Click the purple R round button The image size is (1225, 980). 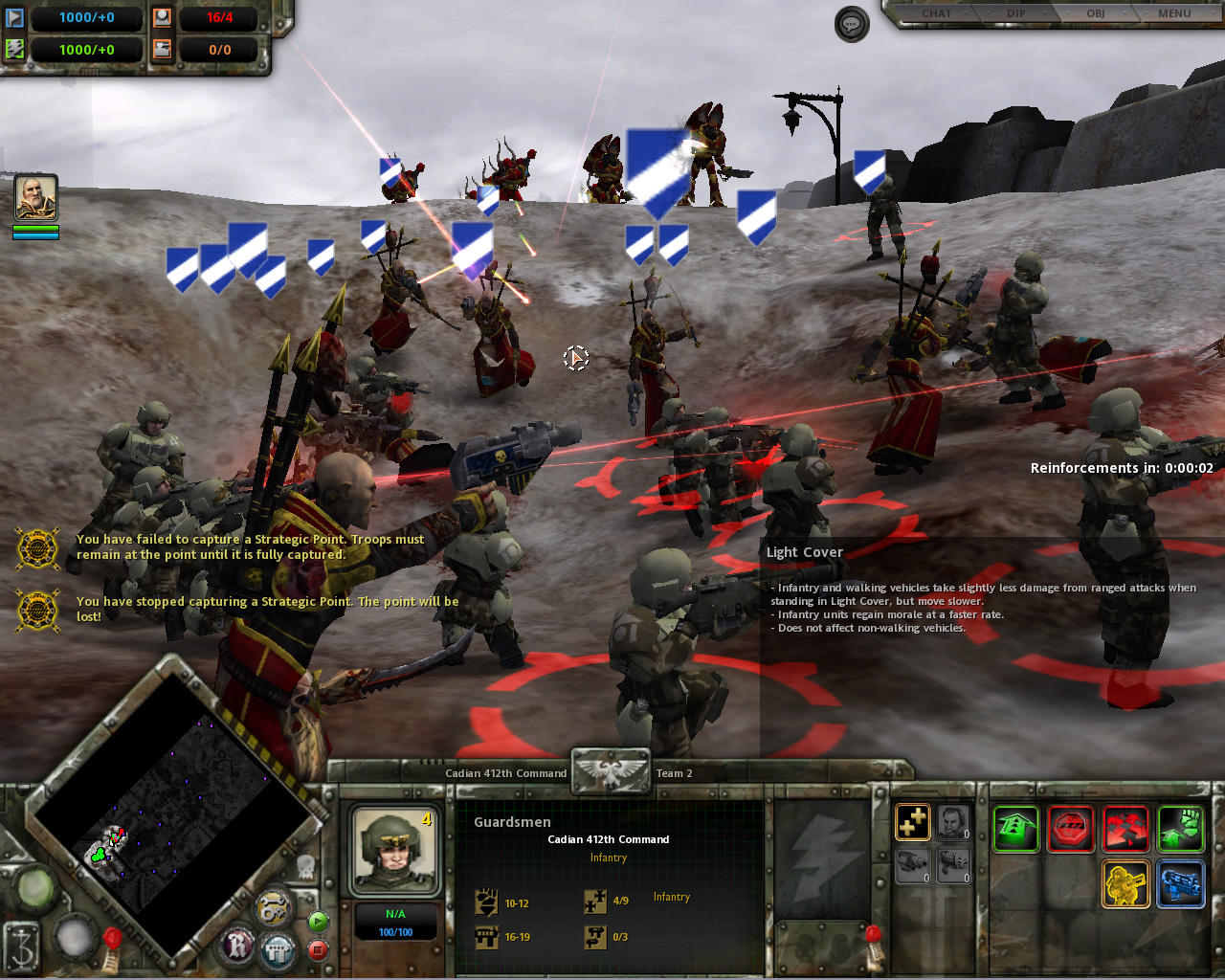(x=238, y=946)
